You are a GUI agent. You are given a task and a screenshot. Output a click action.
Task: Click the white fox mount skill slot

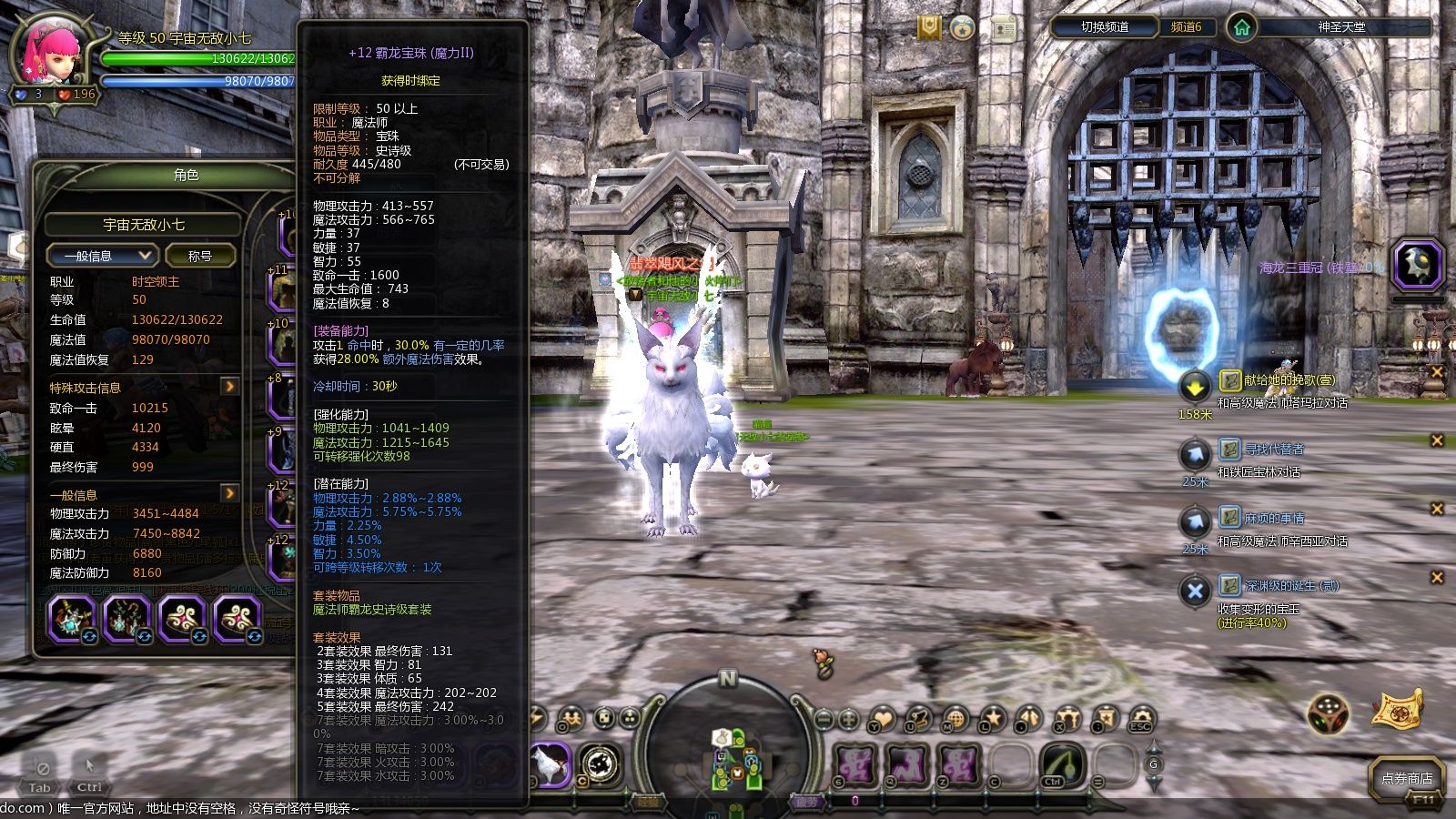point(550,764)
